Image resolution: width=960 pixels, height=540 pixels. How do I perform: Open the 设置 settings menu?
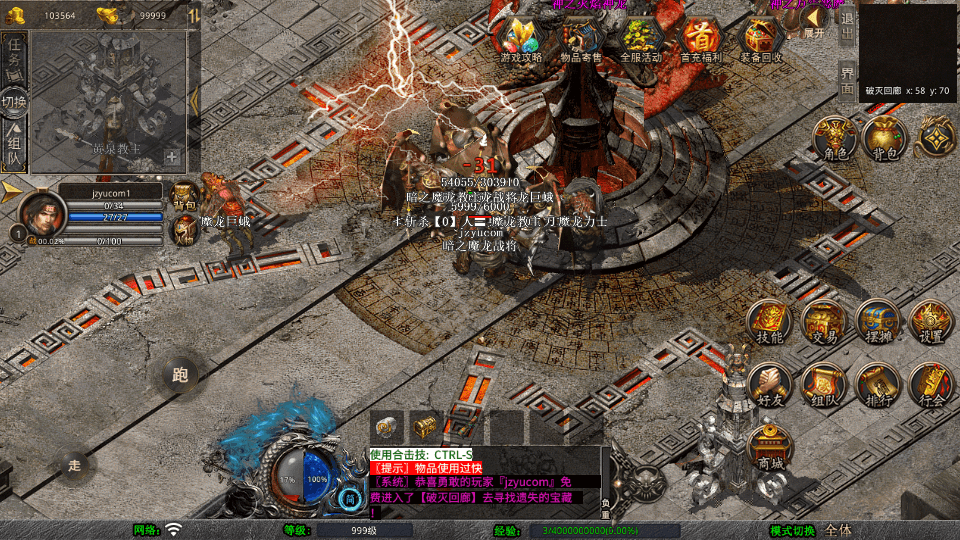pyautogui.click(x=931, y=320)
